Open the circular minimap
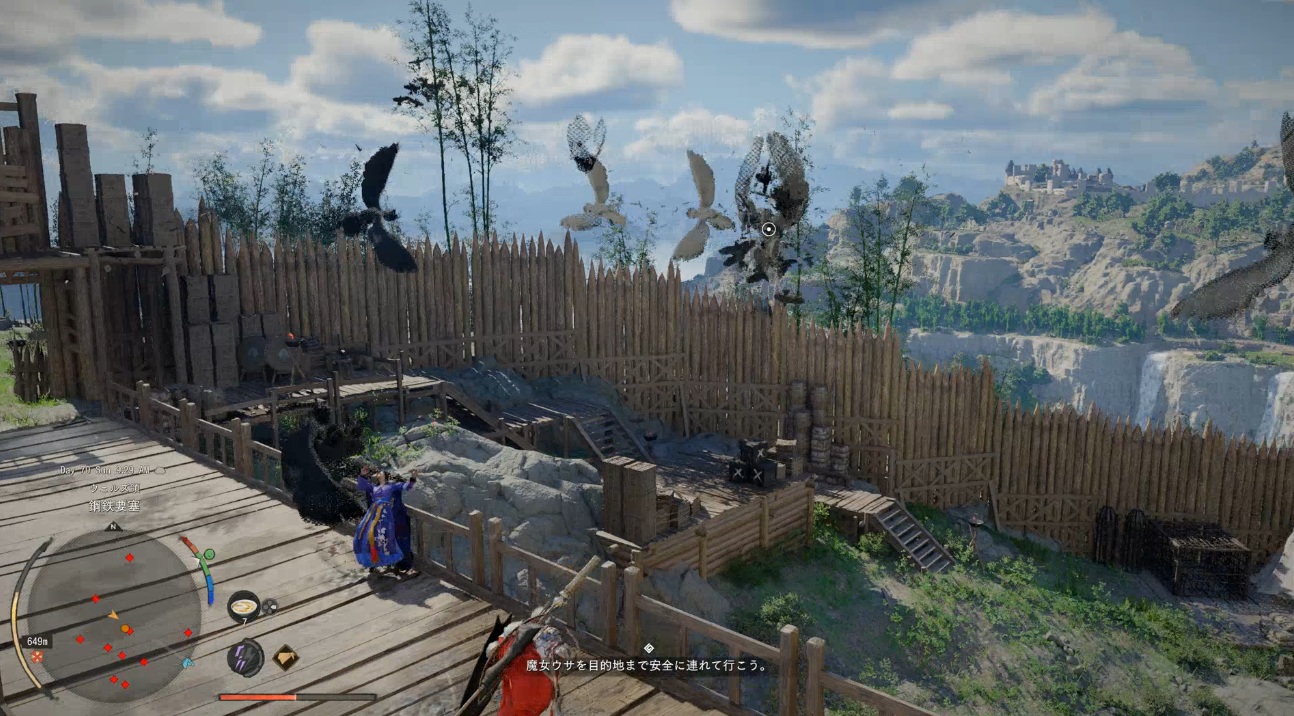 pos(112,614)
